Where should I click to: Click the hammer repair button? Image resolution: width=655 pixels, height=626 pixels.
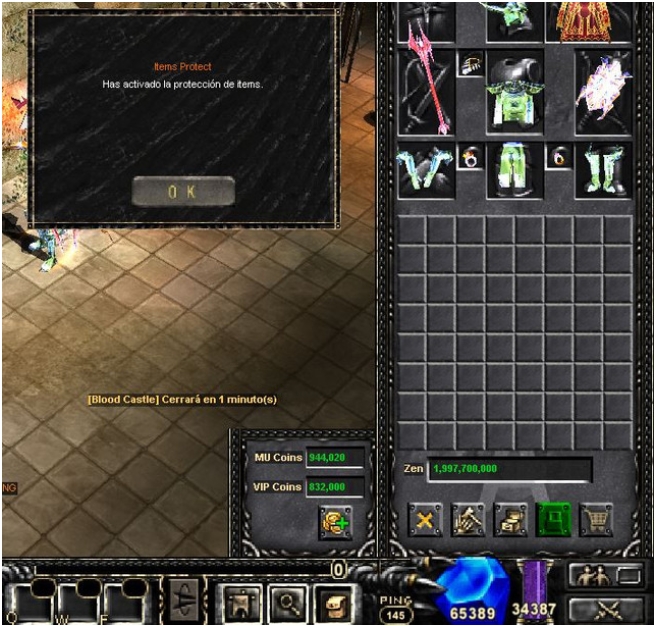(468, 520)
